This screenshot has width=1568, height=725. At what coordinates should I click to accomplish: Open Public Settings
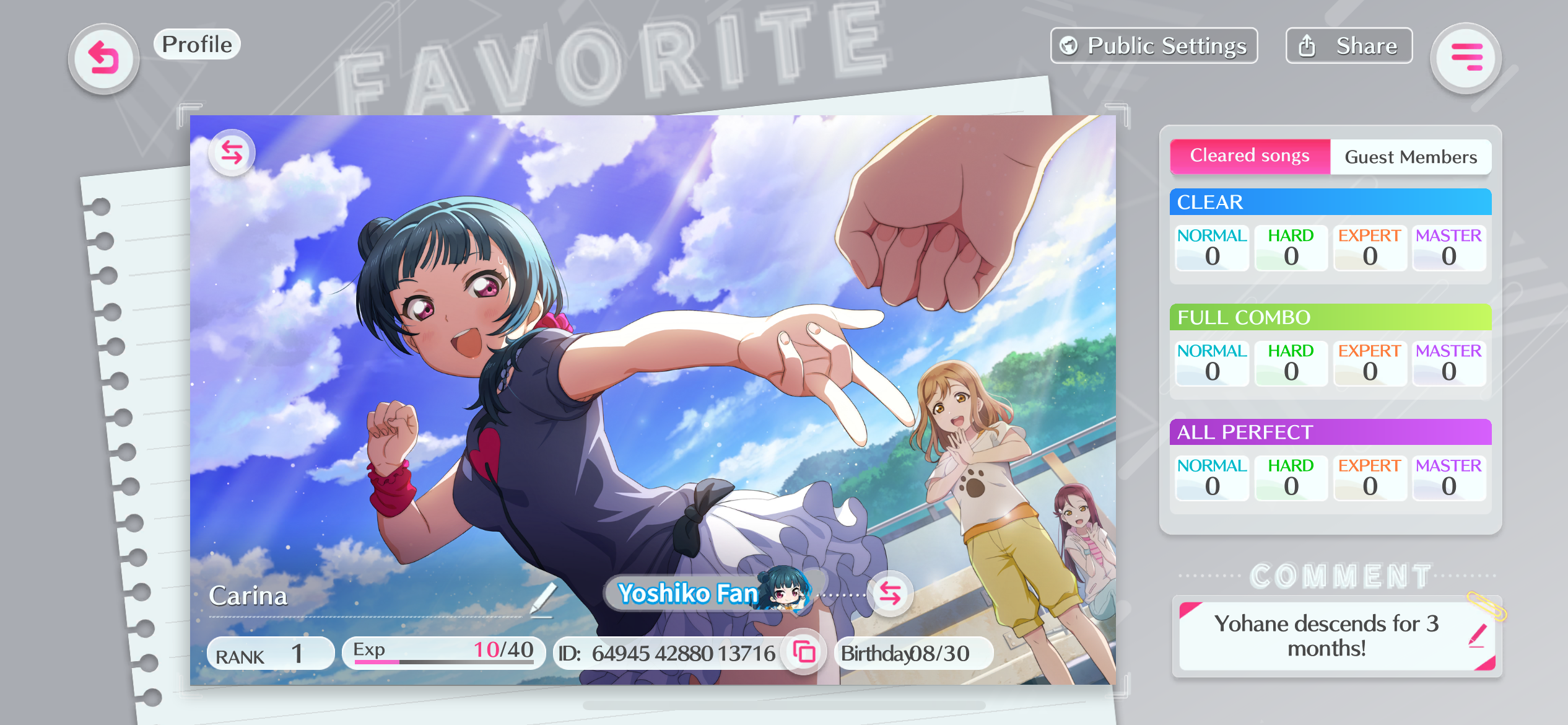[1154, 46]
